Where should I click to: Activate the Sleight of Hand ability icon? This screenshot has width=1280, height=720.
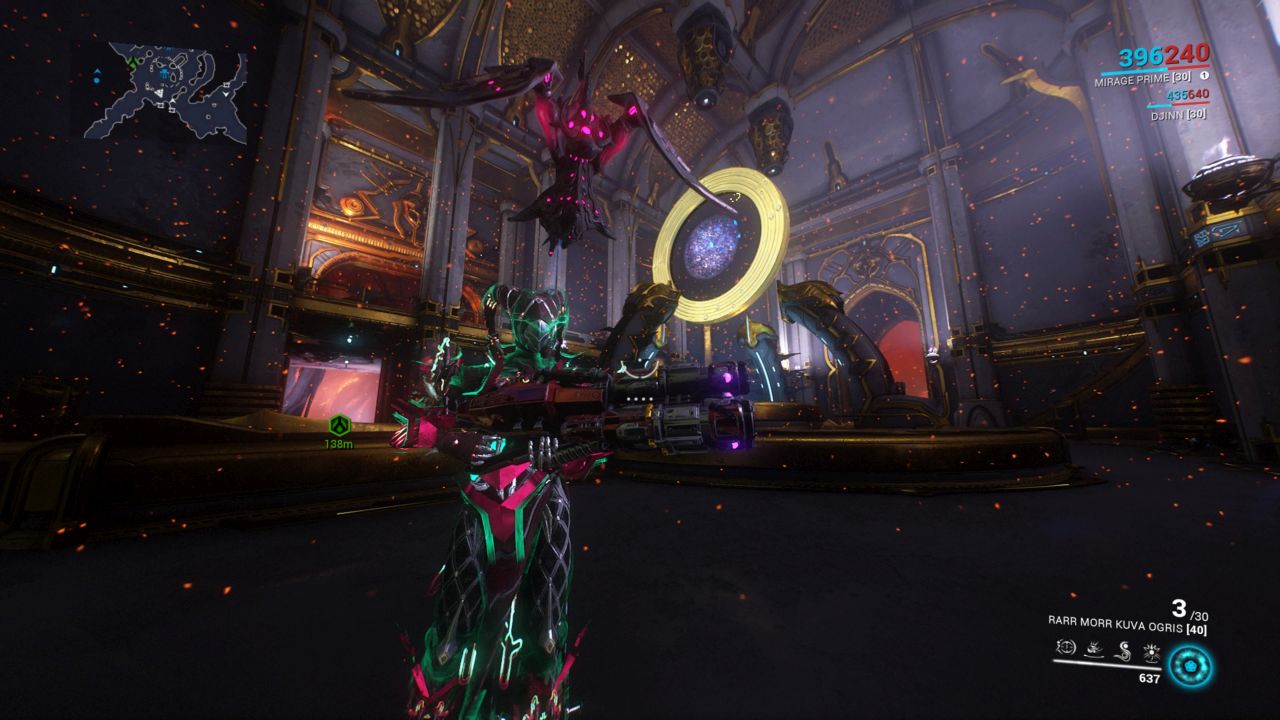click(1094, 650)
